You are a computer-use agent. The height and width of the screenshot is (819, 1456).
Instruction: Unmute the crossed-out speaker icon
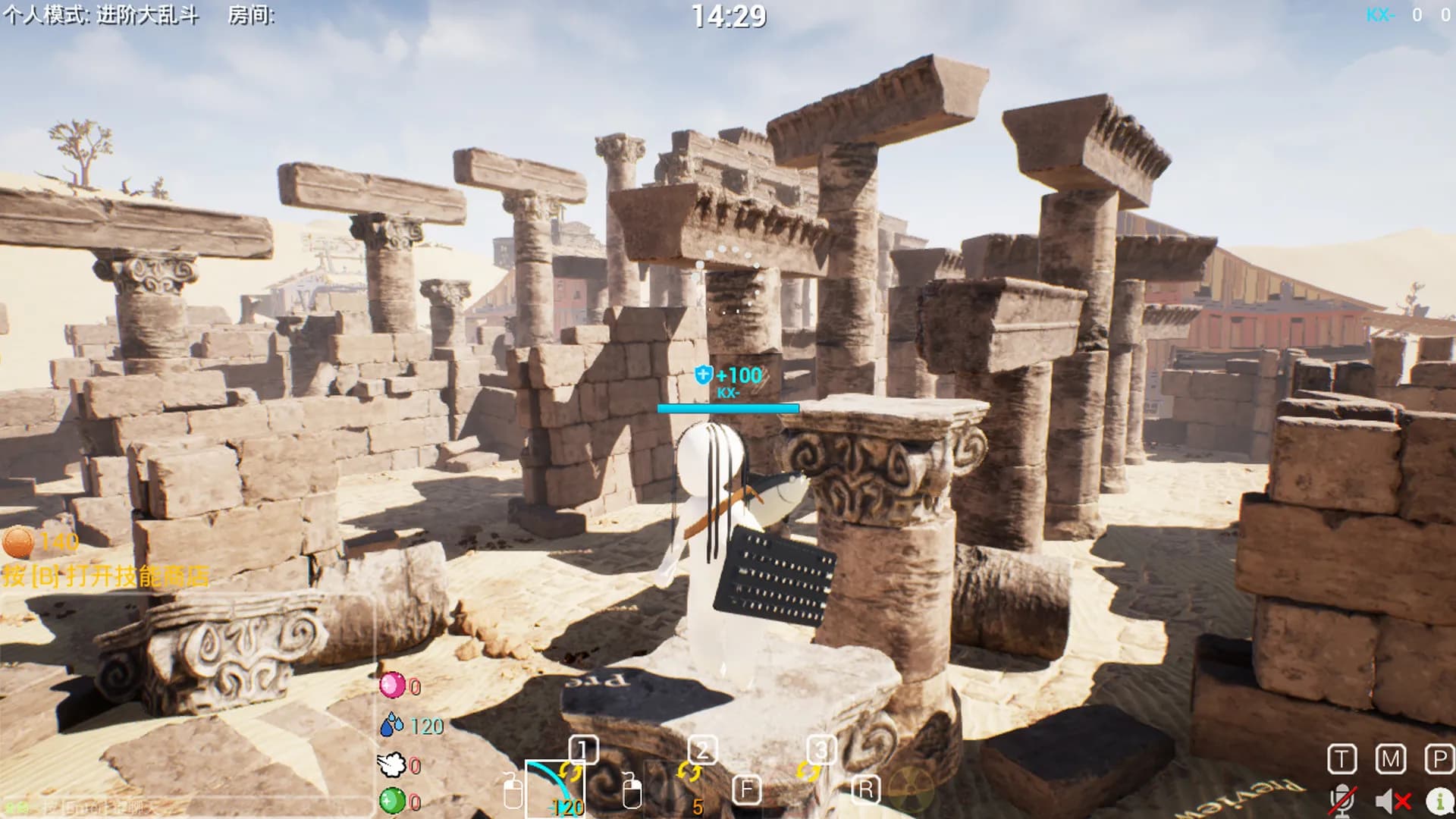point(1392,801)
